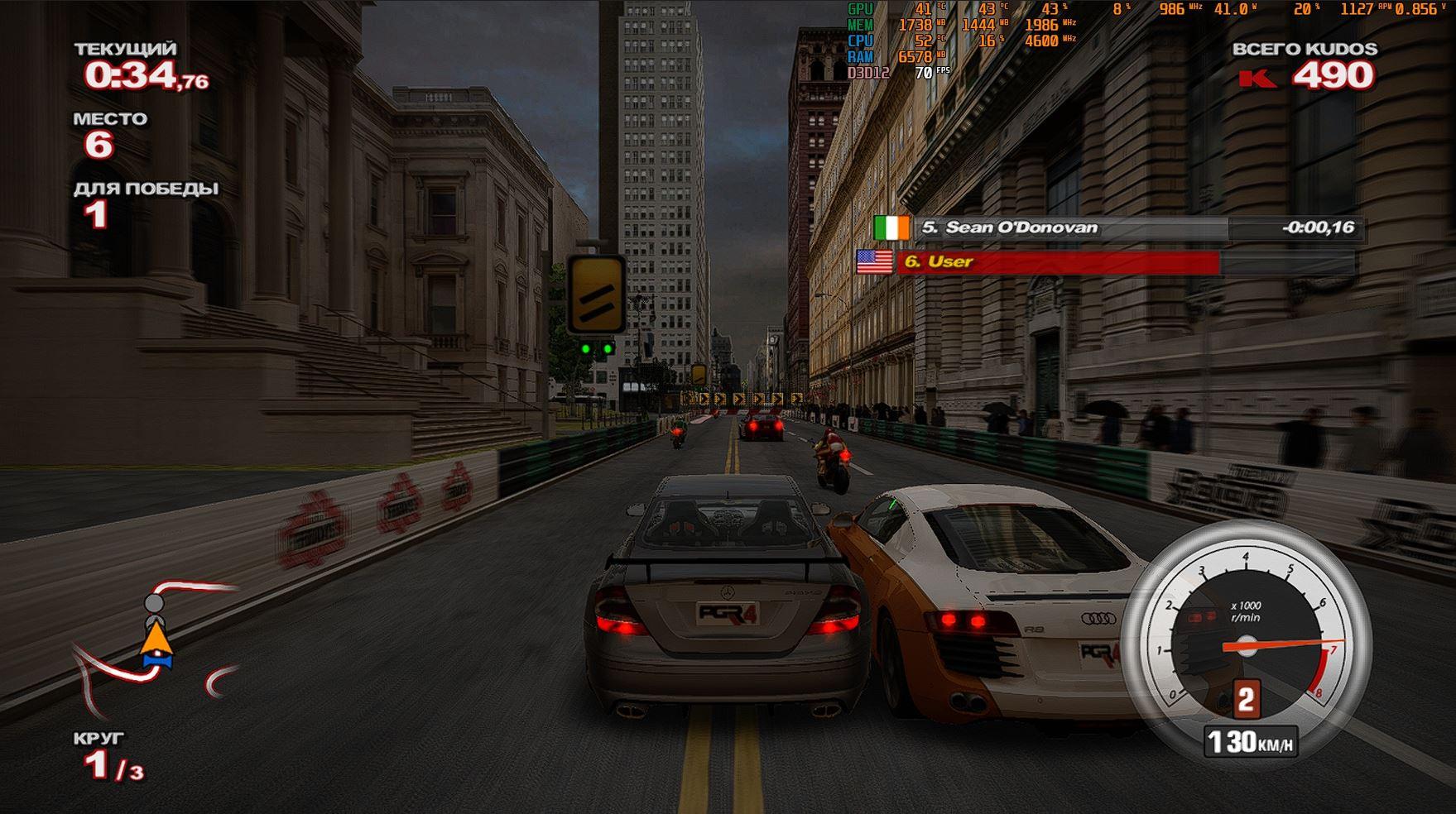The image size is (1456, 814).
Task: Select the User standings row
Action: pyautogui.click(x=1105, y=262)
